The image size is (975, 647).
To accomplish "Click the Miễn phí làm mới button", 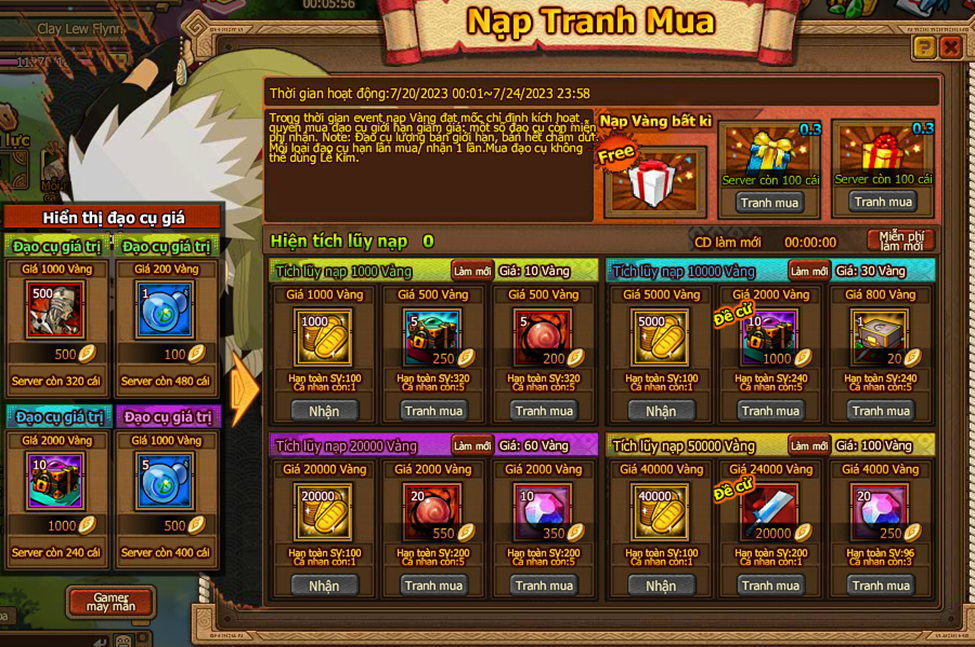I will (900, 240).
